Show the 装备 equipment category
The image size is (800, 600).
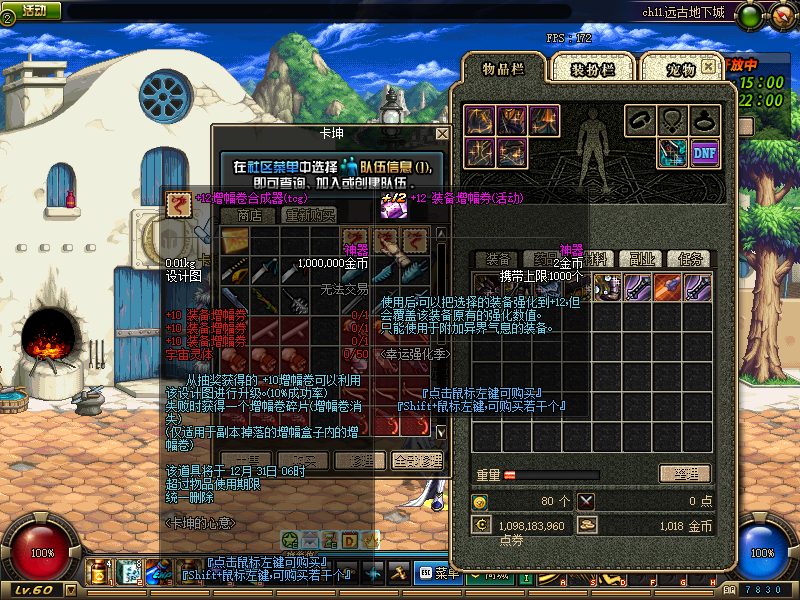tap(496, 259)
